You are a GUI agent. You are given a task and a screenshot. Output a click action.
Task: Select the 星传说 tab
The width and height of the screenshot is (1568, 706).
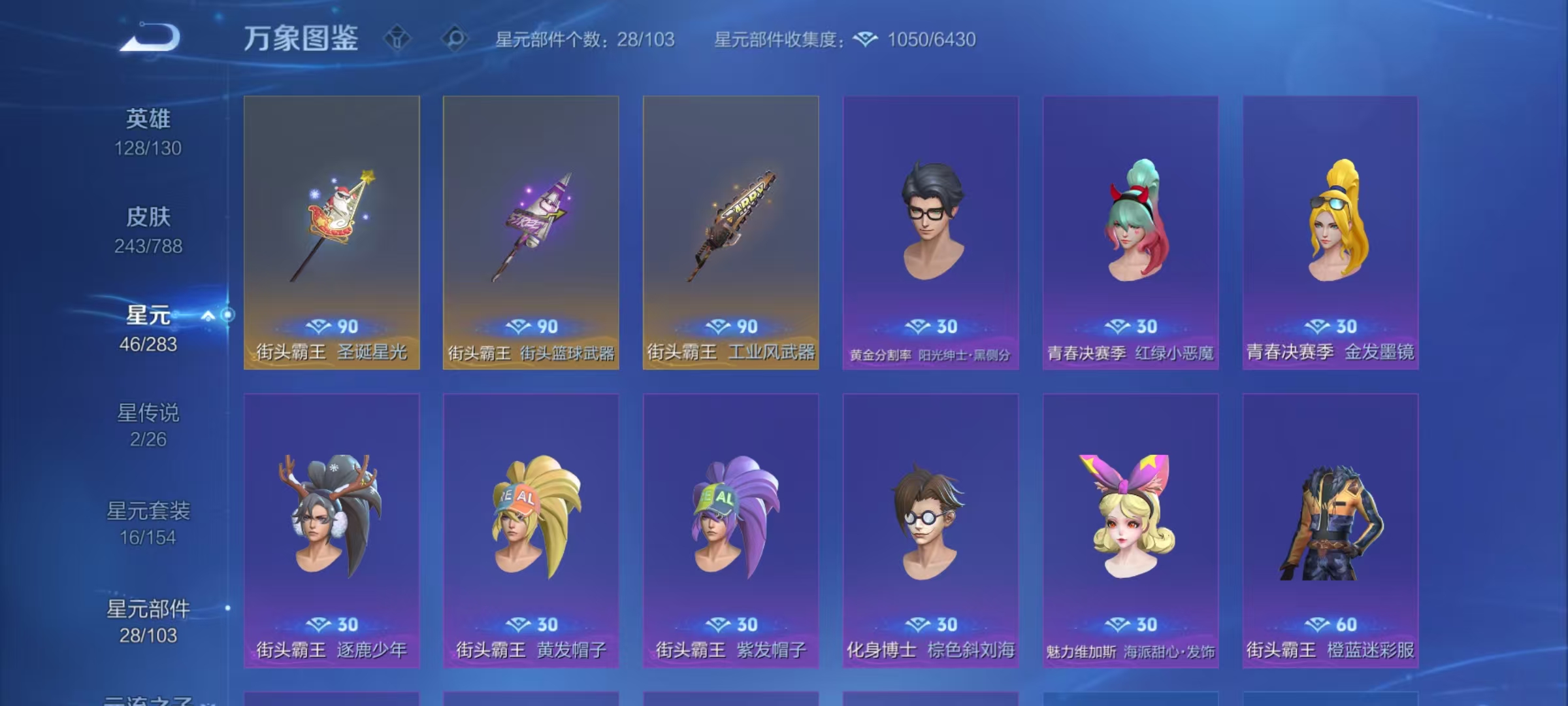(148, 425)
